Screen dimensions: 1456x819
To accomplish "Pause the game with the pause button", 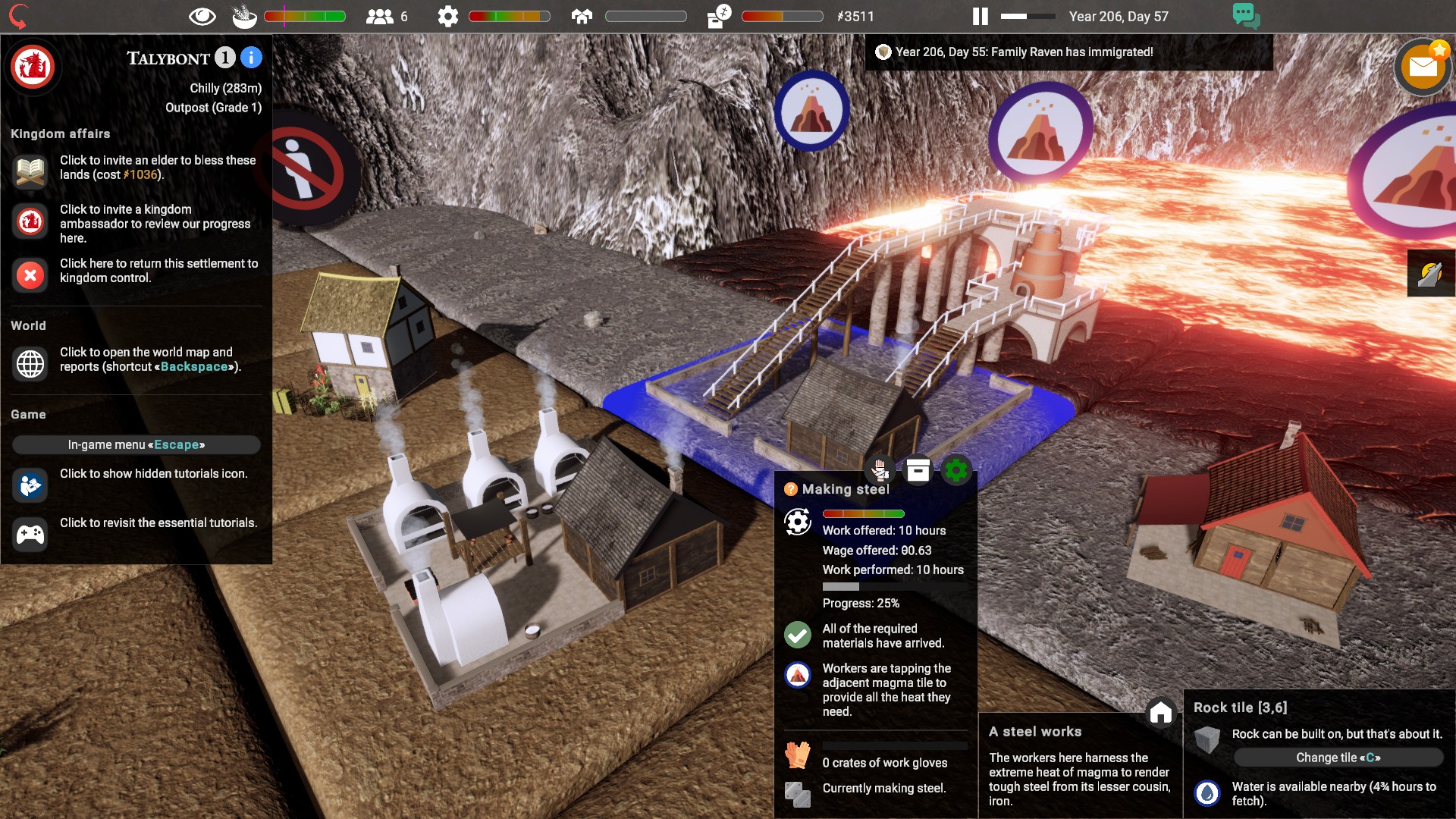I will point(981,17).
